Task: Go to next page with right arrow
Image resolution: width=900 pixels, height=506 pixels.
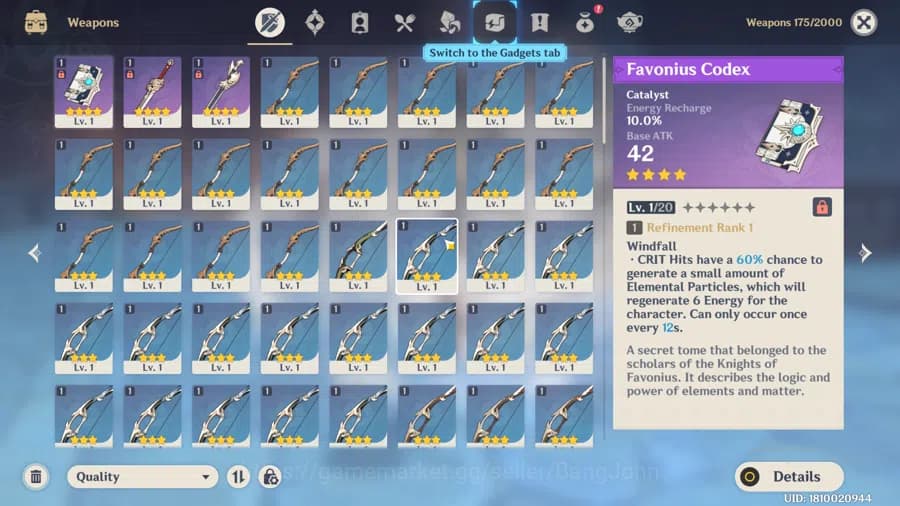Action: 865,253
